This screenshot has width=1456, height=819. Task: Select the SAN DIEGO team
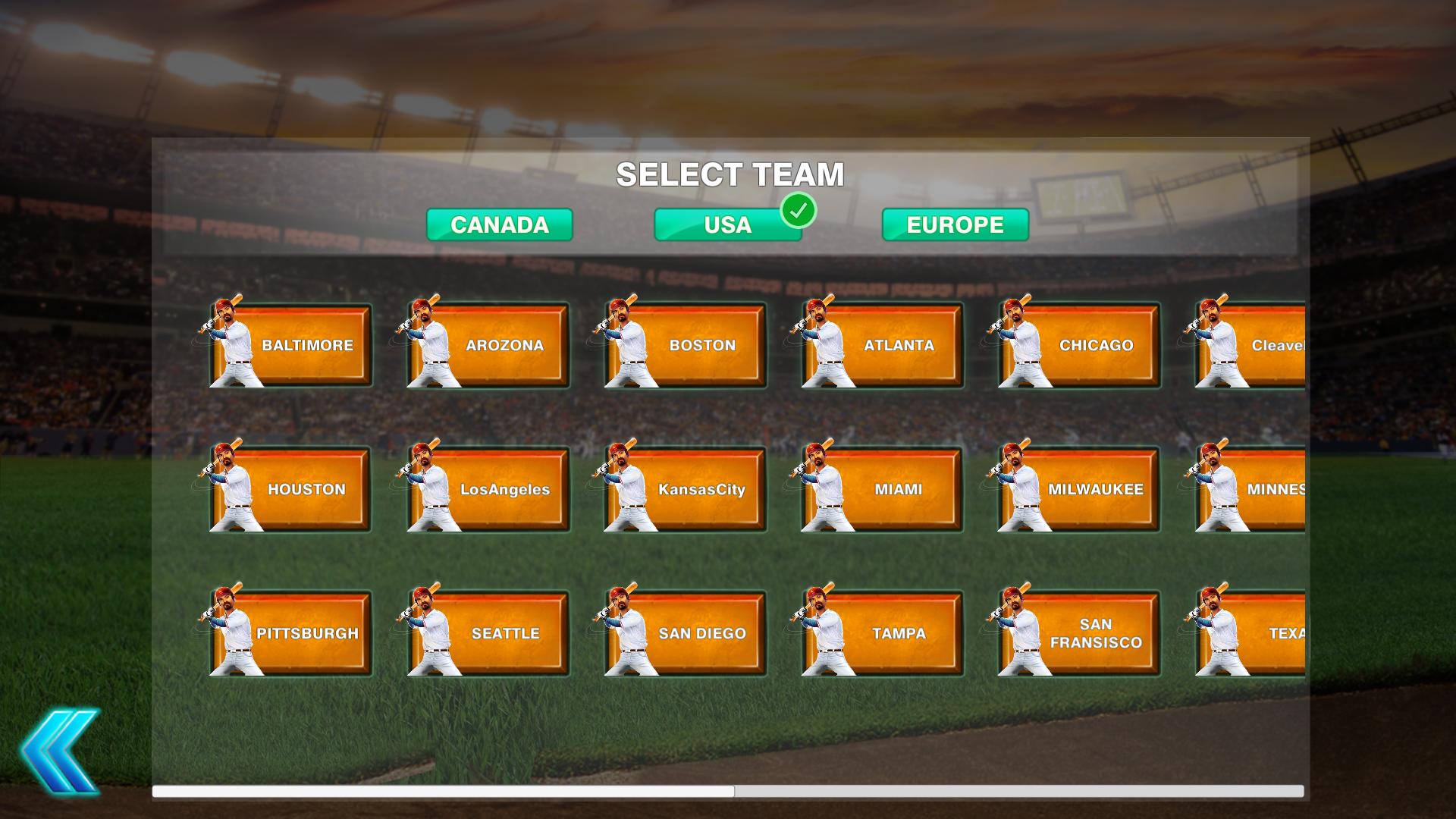tap(701, 633)
